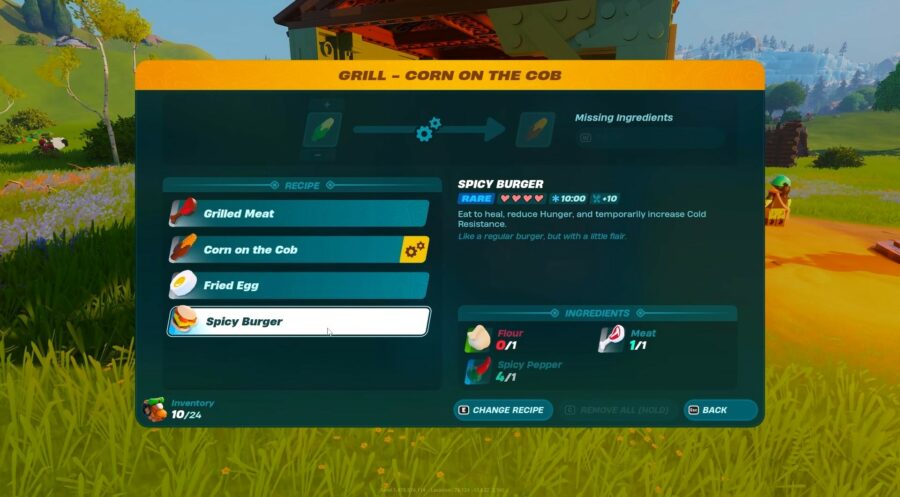The width and height of the screenshot is (900, 497).
Task: Click the grilled corn output slot
Action: 535,130
